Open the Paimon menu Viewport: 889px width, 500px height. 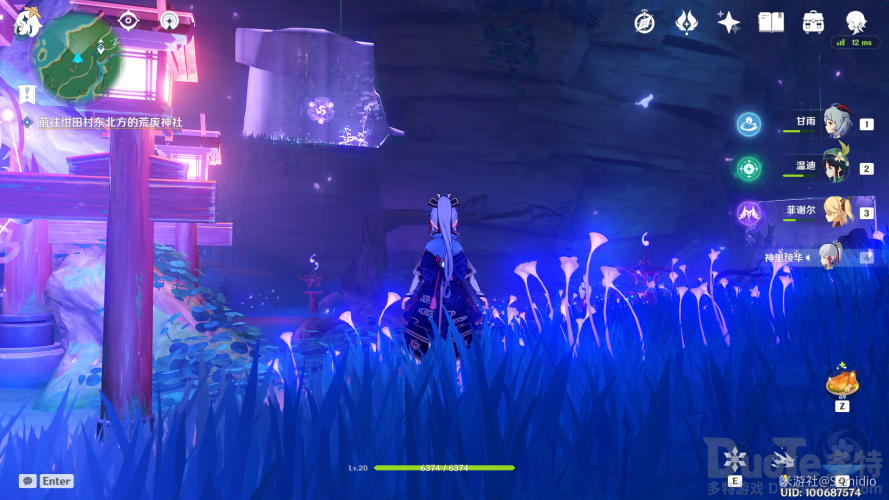[x=22, y=20]
